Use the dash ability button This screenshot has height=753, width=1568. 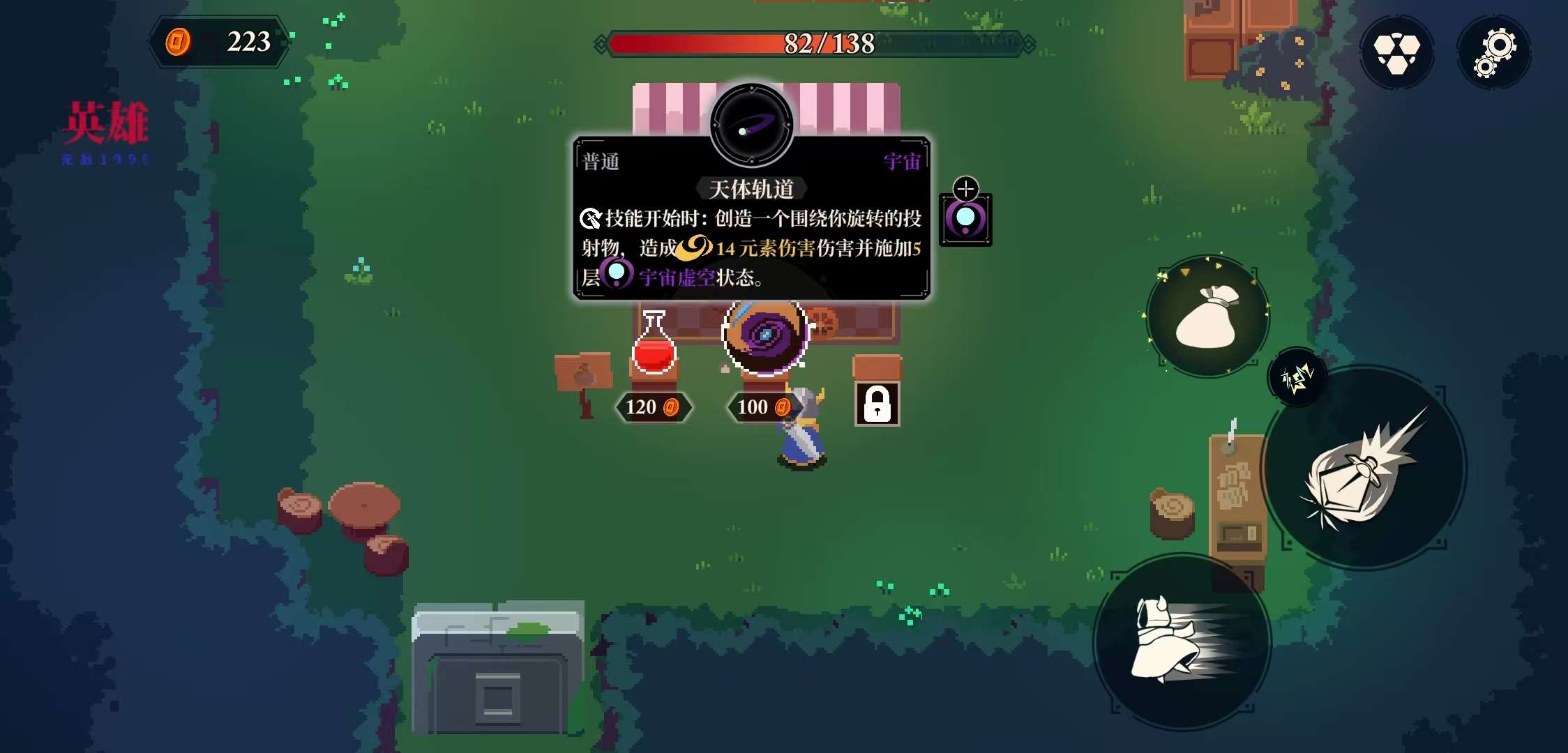pyautogui.click(x=1182, y=641)
